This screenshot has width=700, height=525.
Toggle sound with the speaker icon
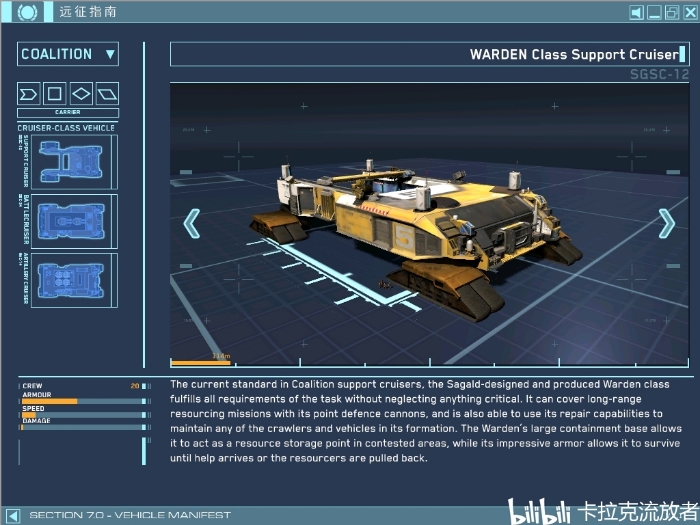(637, 13)
